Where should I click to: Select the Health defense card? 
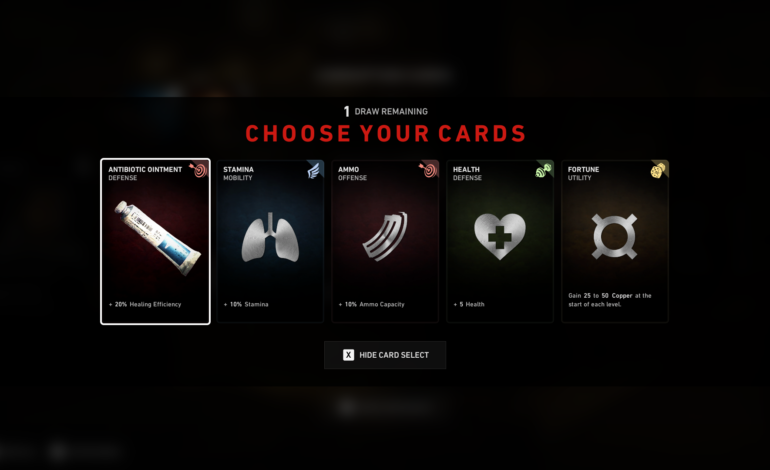500,241
